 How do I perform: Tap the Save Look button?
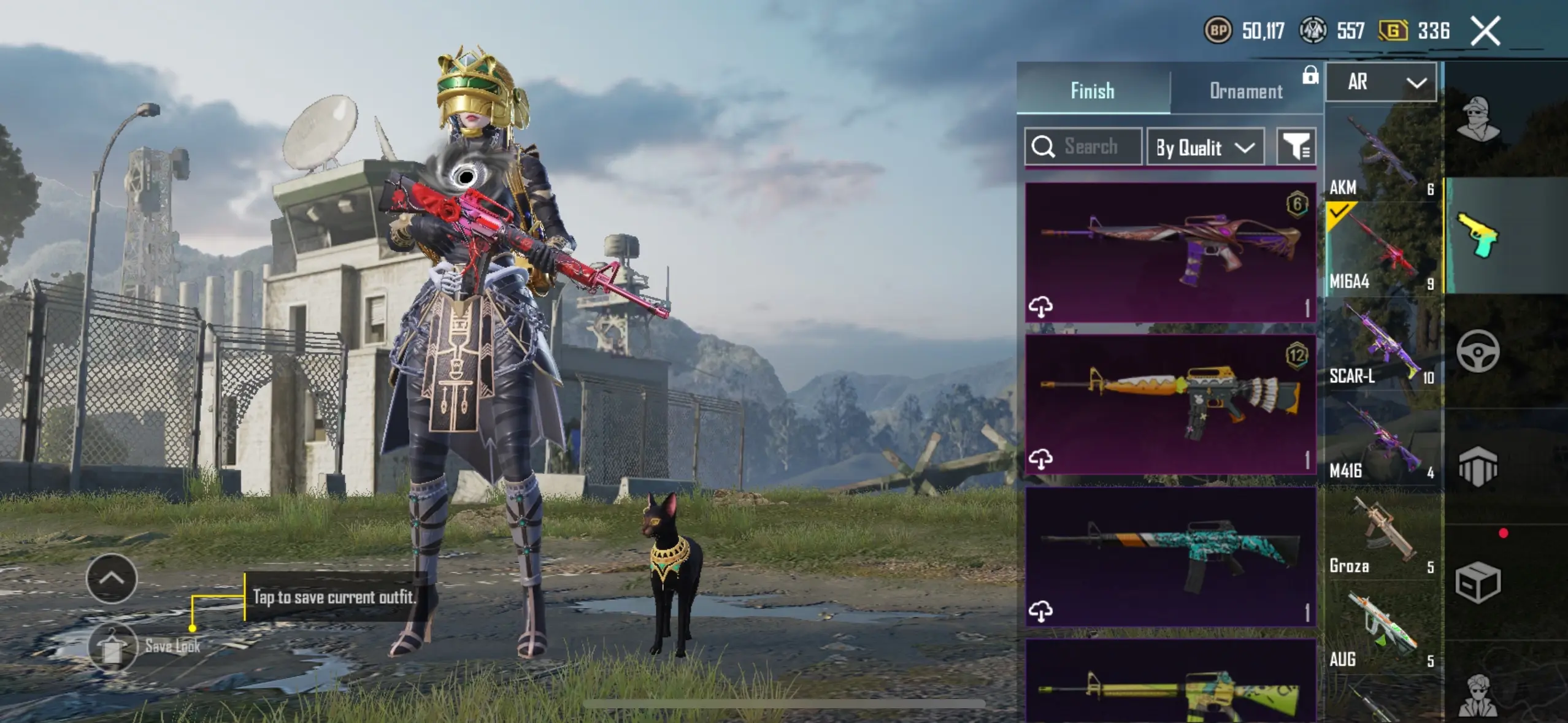click(112, 646)
